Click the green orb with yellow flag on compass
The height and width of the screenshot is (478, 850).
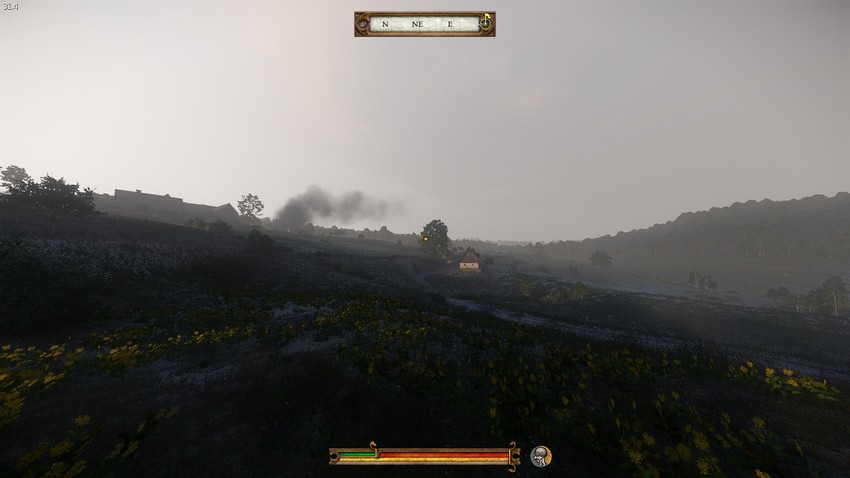pyautogui.click(x=485, y=22)
